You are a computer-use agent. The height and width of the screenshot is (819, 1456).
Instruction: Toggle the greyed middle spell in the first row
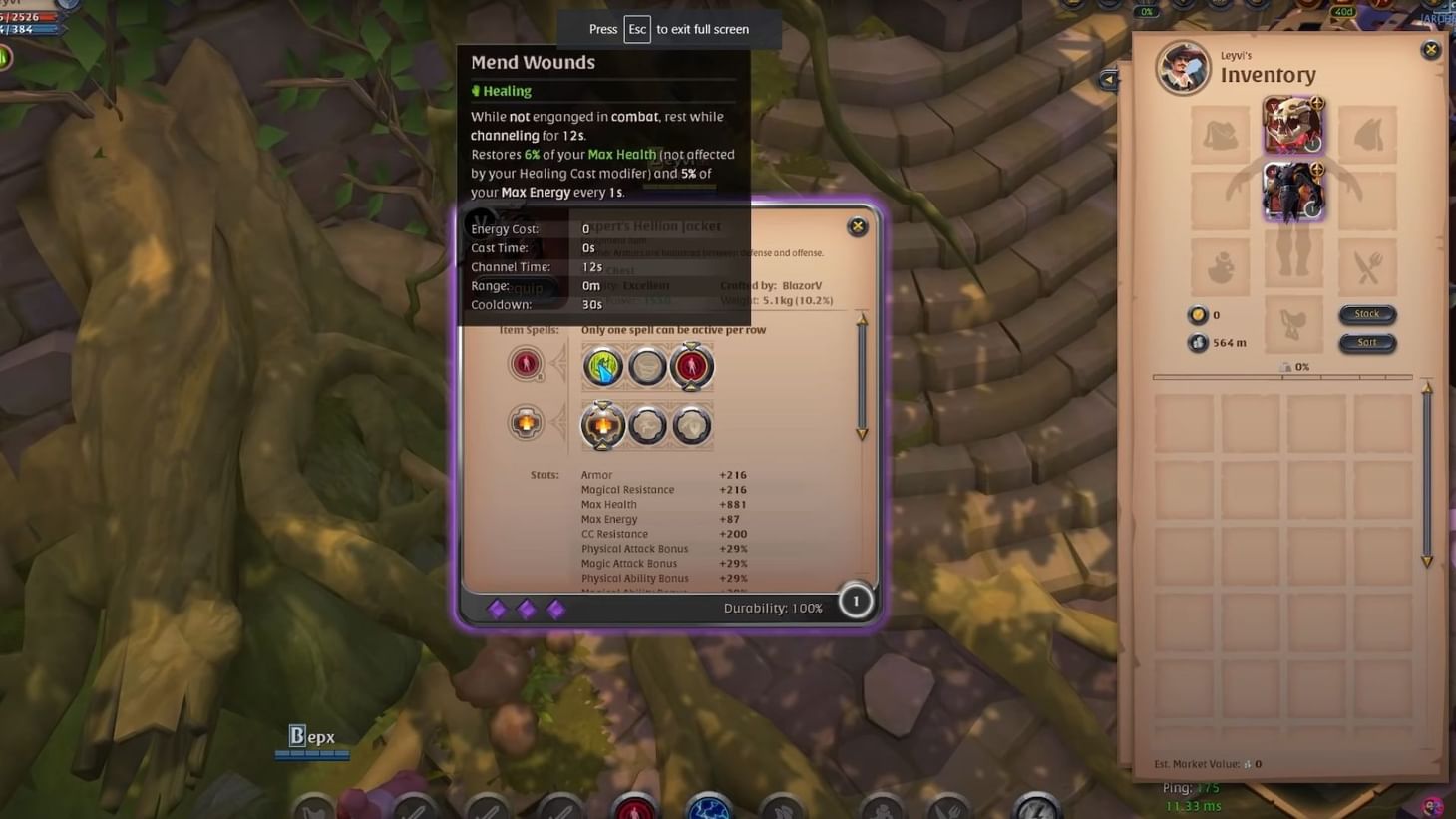pos(647,366)
